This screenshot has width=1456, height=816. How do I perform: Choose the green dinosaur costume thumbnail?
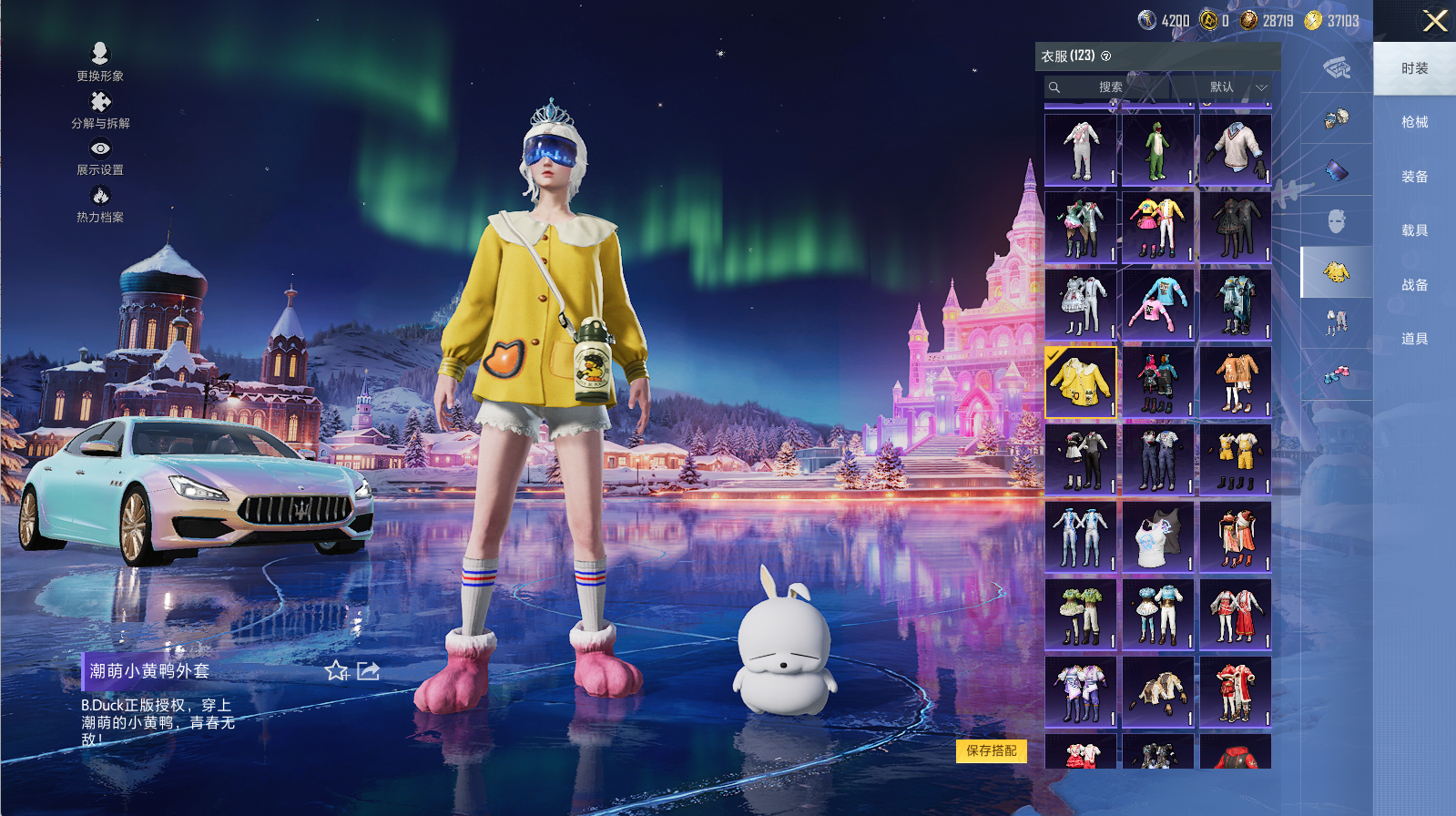click(1158, 150)
